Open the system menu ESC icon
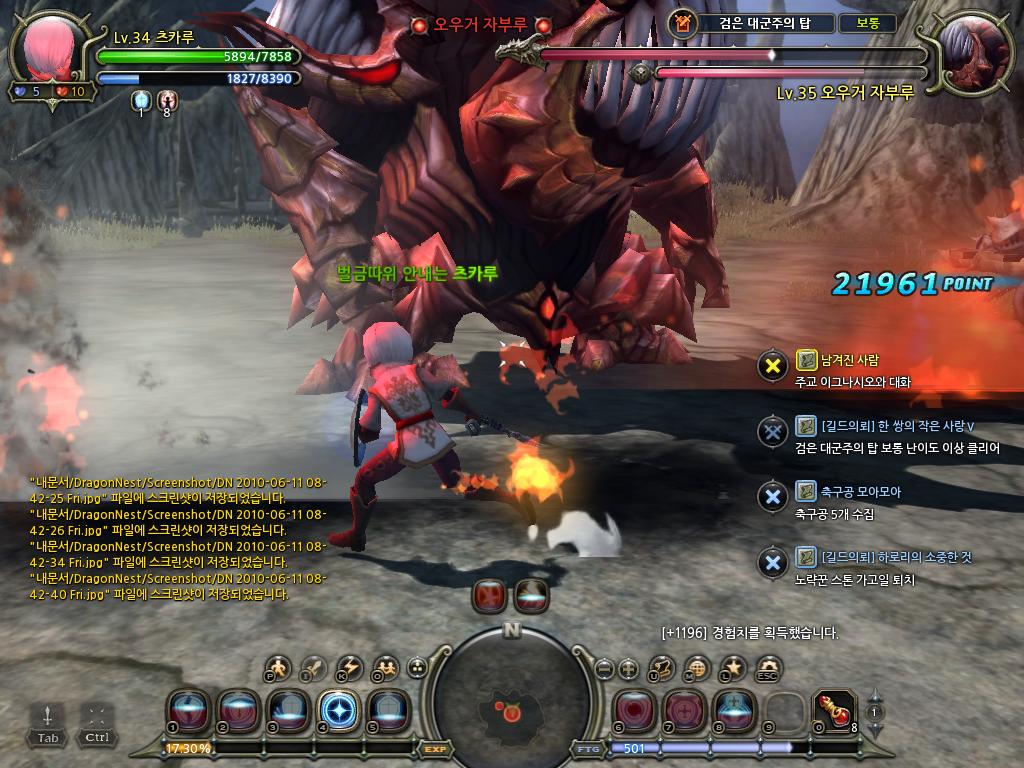The height and width of the screenshot is (768, 1024). (768, 667)
